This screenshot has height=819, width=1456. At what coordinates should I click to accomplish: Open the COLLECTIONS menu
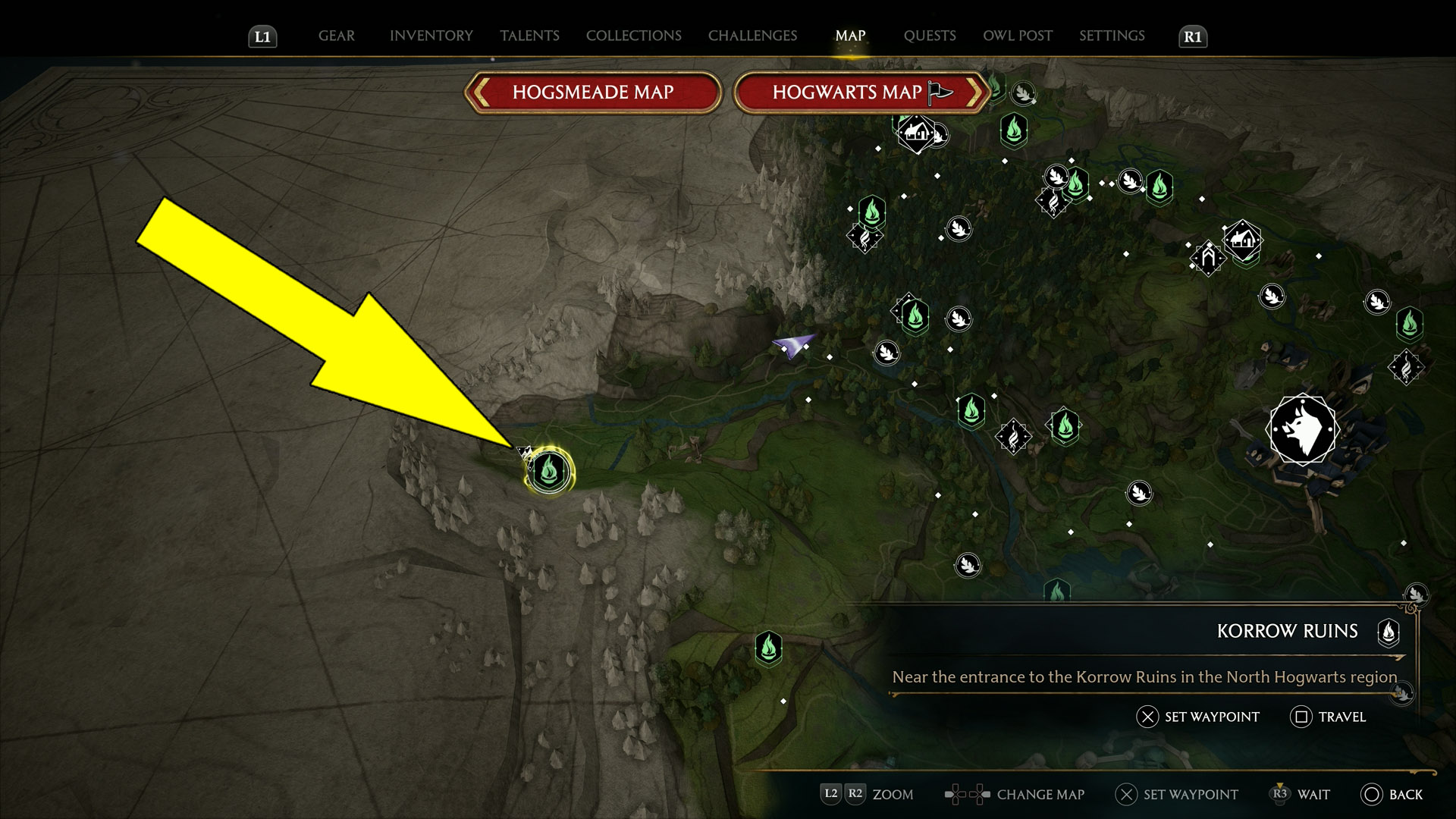point(633,36)
